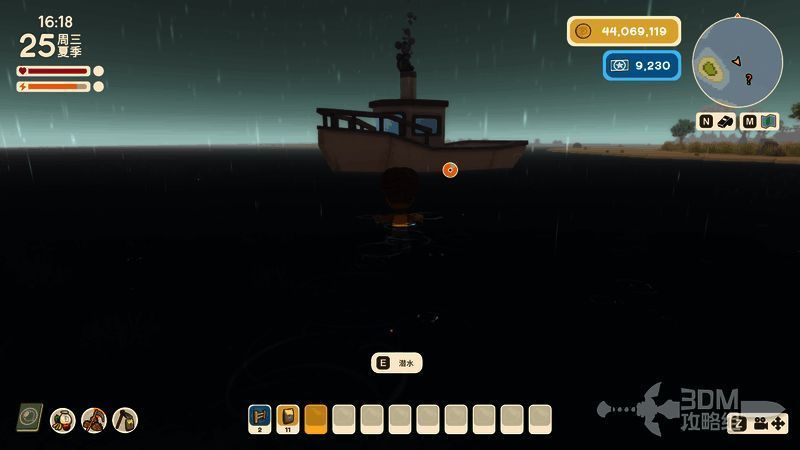Select the hotbar item with count 11

click(288, 415)
